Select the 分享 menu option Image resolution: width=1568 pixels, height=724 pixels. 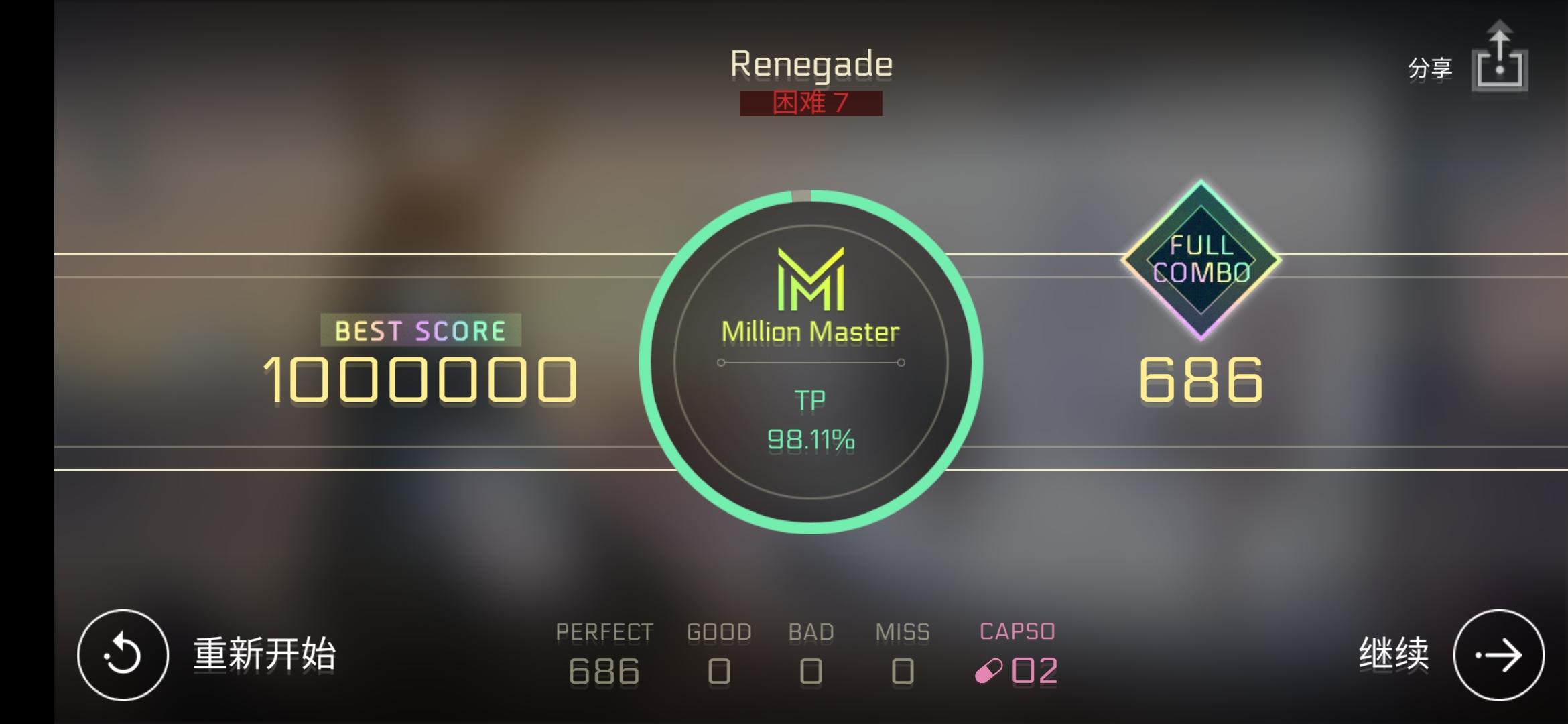tap(1429, 66)
